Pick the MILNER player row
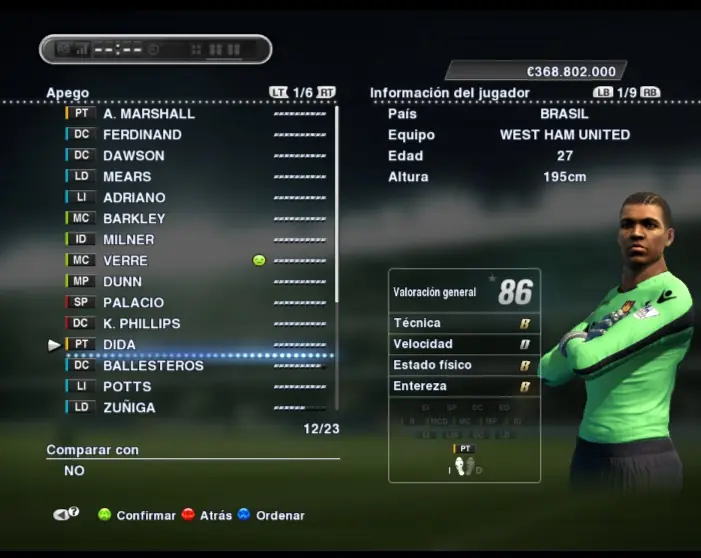 pos(129,240)
